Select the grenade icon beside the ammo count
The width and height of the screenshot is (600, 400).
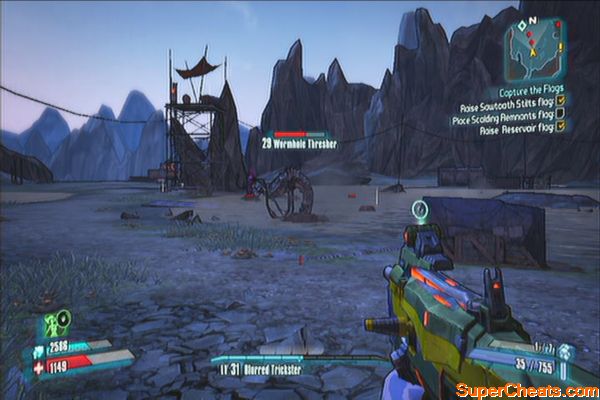pyautogui.click(x=566, y=353)
